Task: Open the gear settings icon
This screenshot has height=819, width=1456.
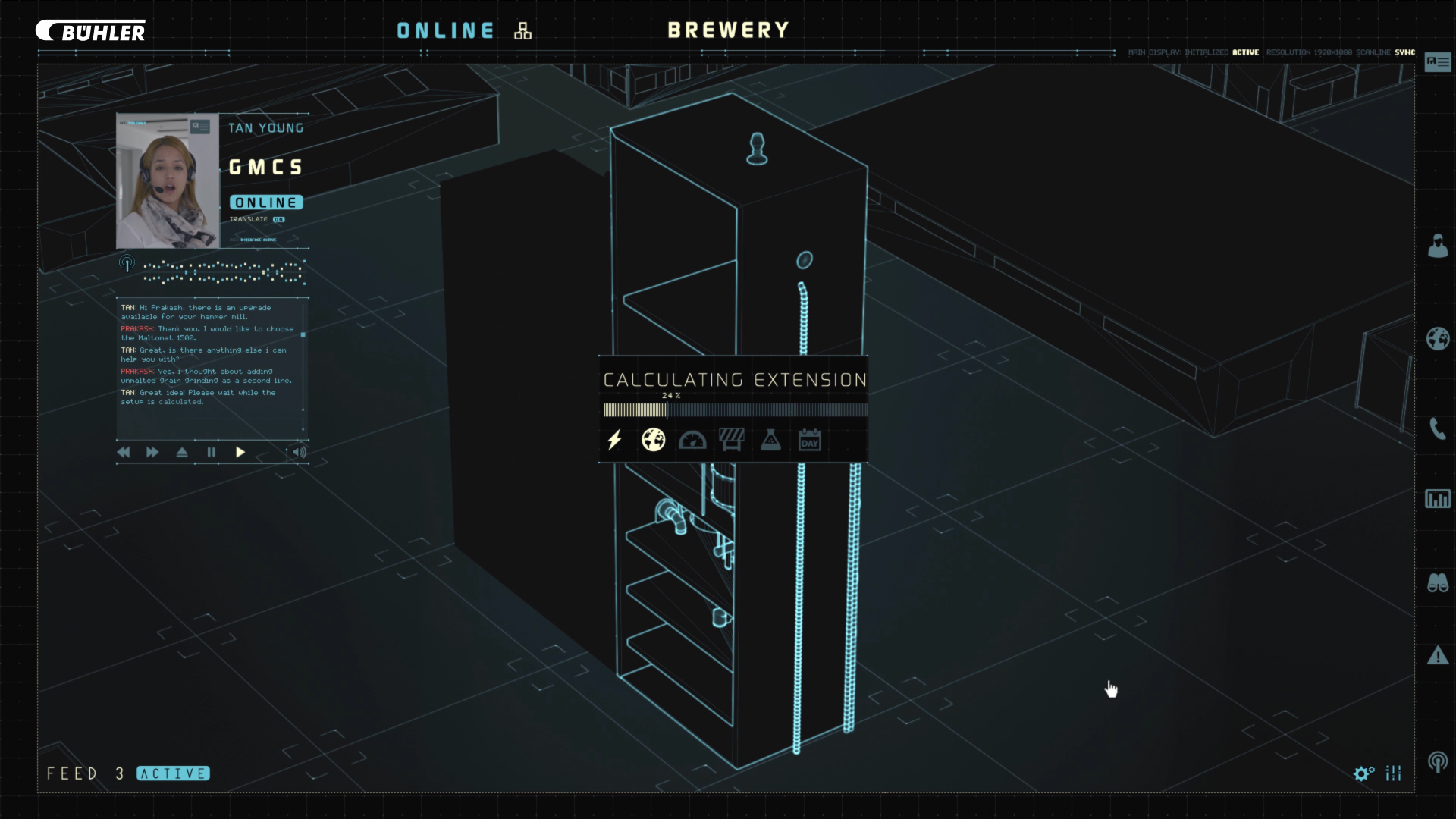Action: [x=1363, y=773]
